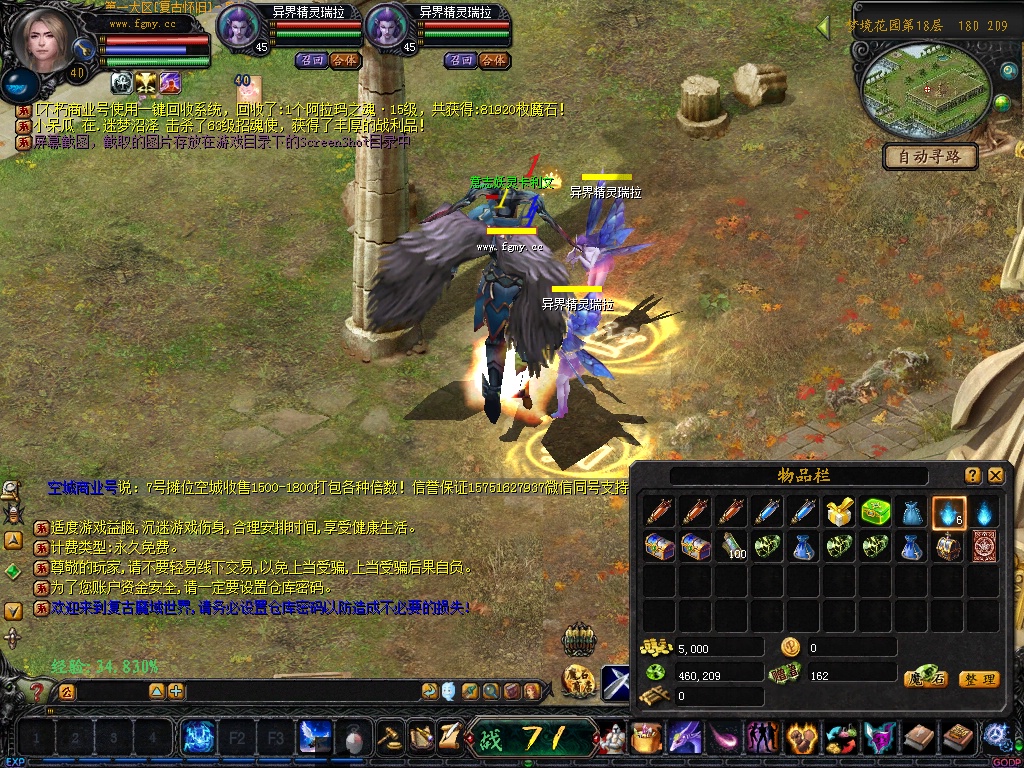Viewport: 1024px width, 768px height.
Task: Pick the scroll stack of 100
Action: tap(733, 547)
